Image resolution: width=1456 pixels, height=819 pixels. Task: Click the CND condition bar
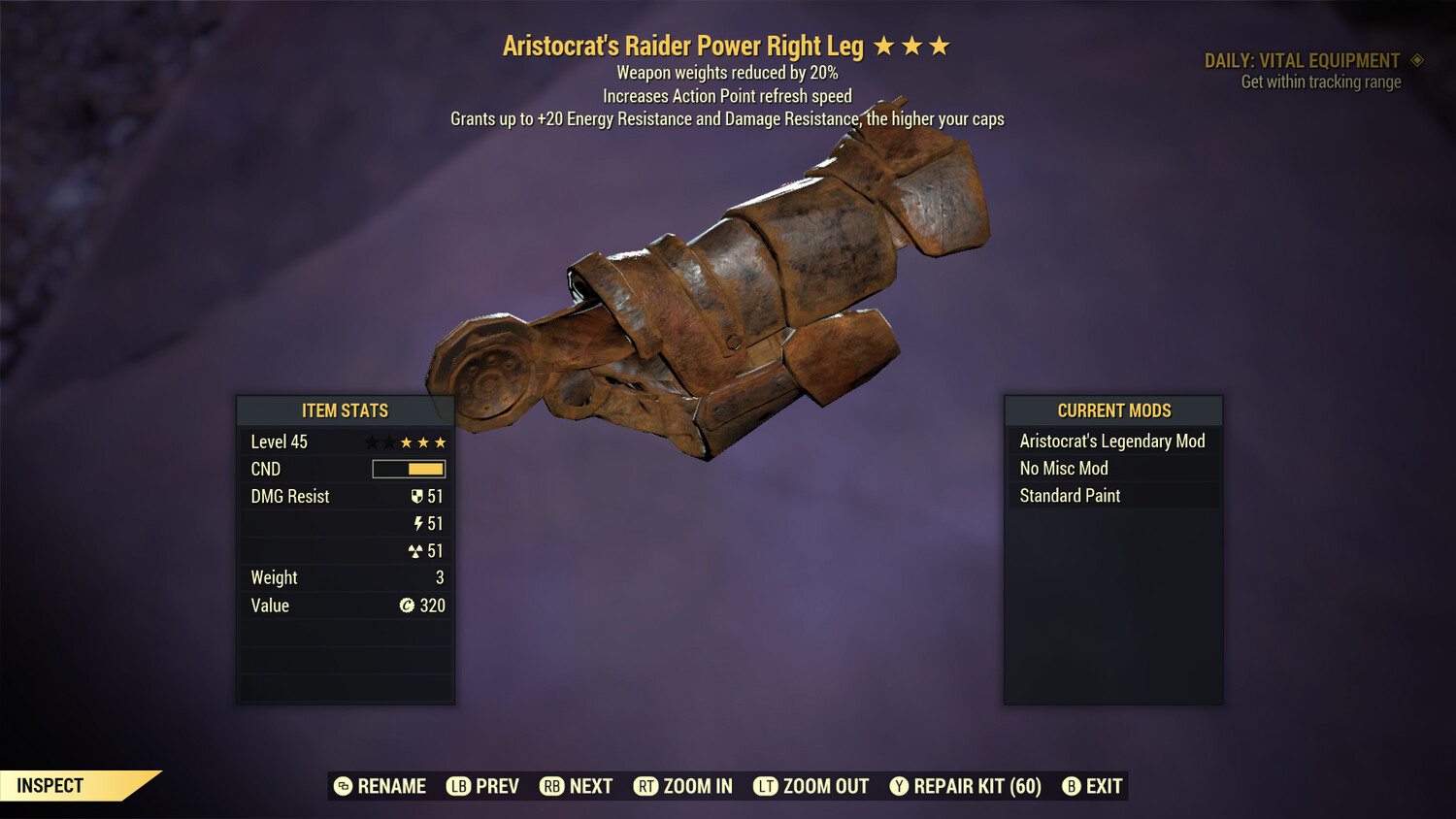pyautogui.click(x=408, y=469)
